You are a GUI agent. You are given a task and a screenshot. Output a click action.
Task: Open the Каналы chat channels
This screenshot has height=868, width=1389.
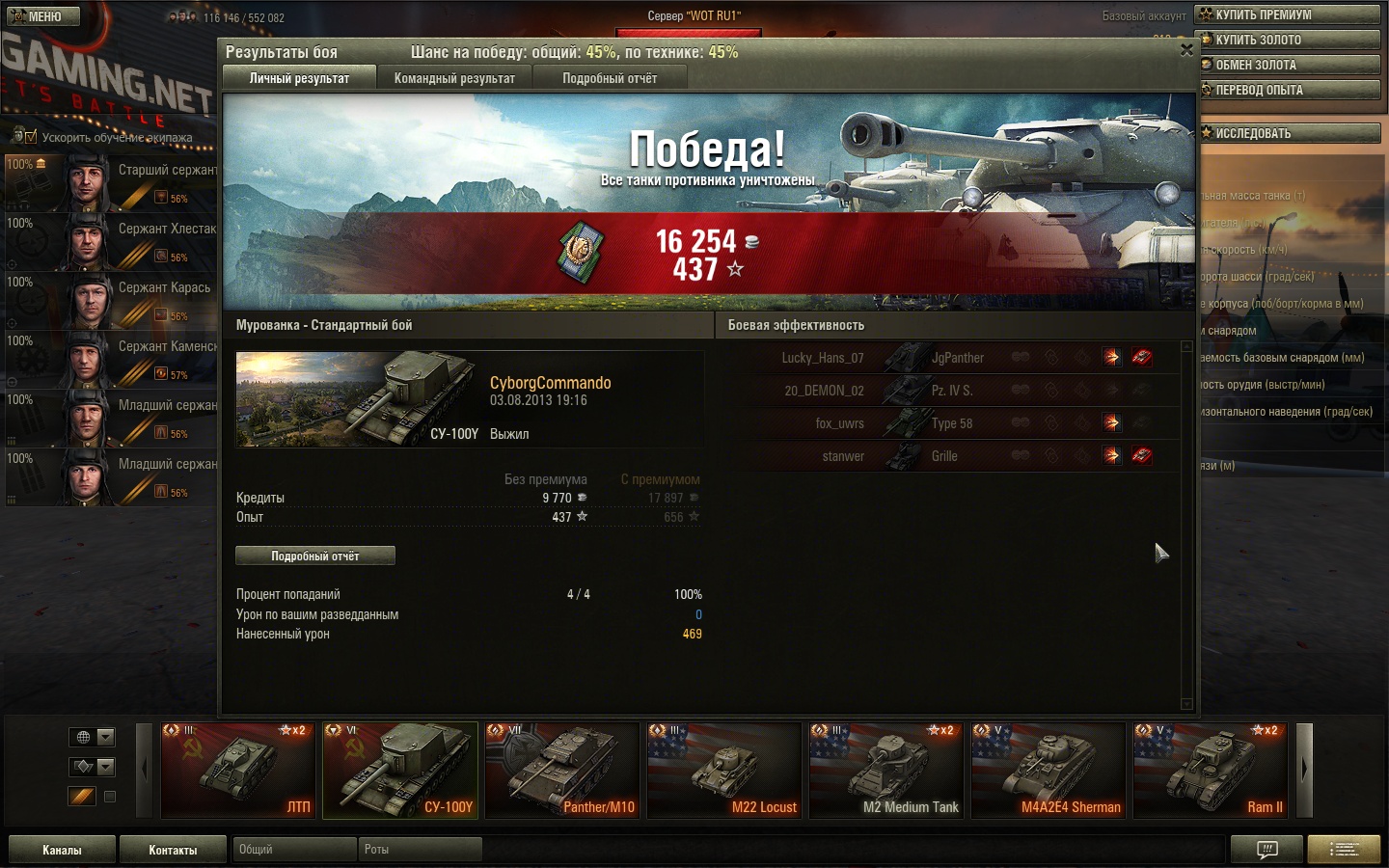point(62,850)
